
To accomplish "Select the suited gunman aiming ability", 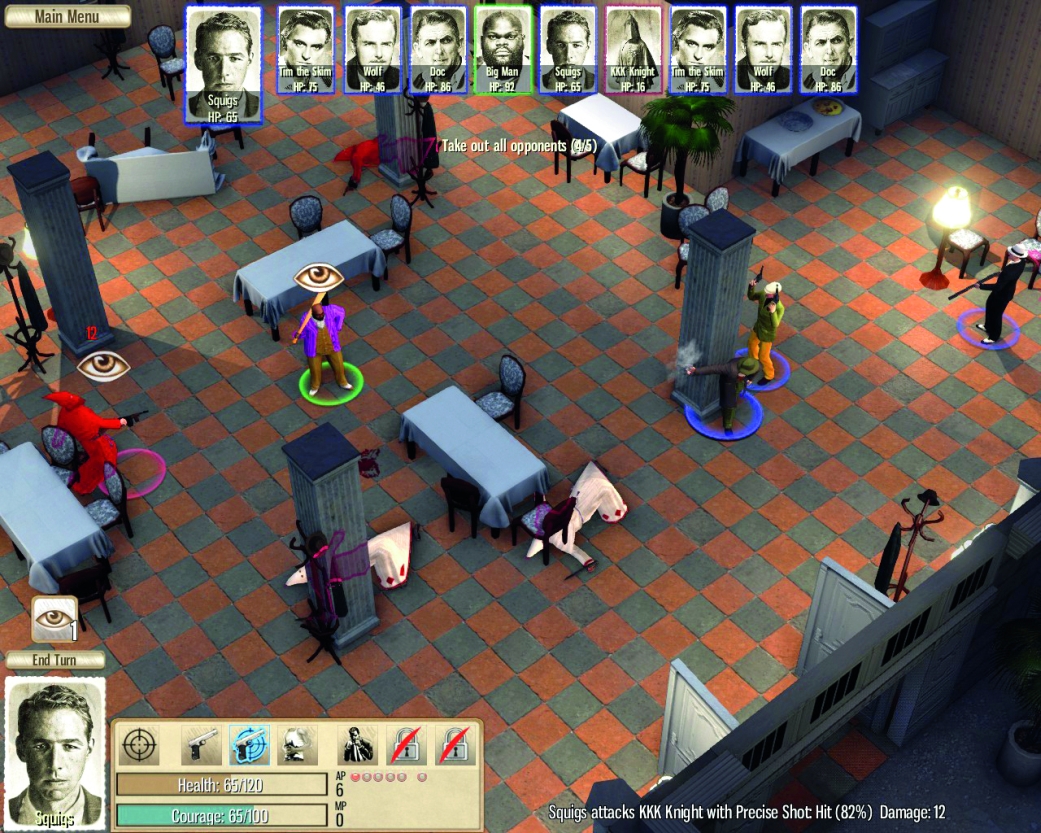I will coord(357,746).
